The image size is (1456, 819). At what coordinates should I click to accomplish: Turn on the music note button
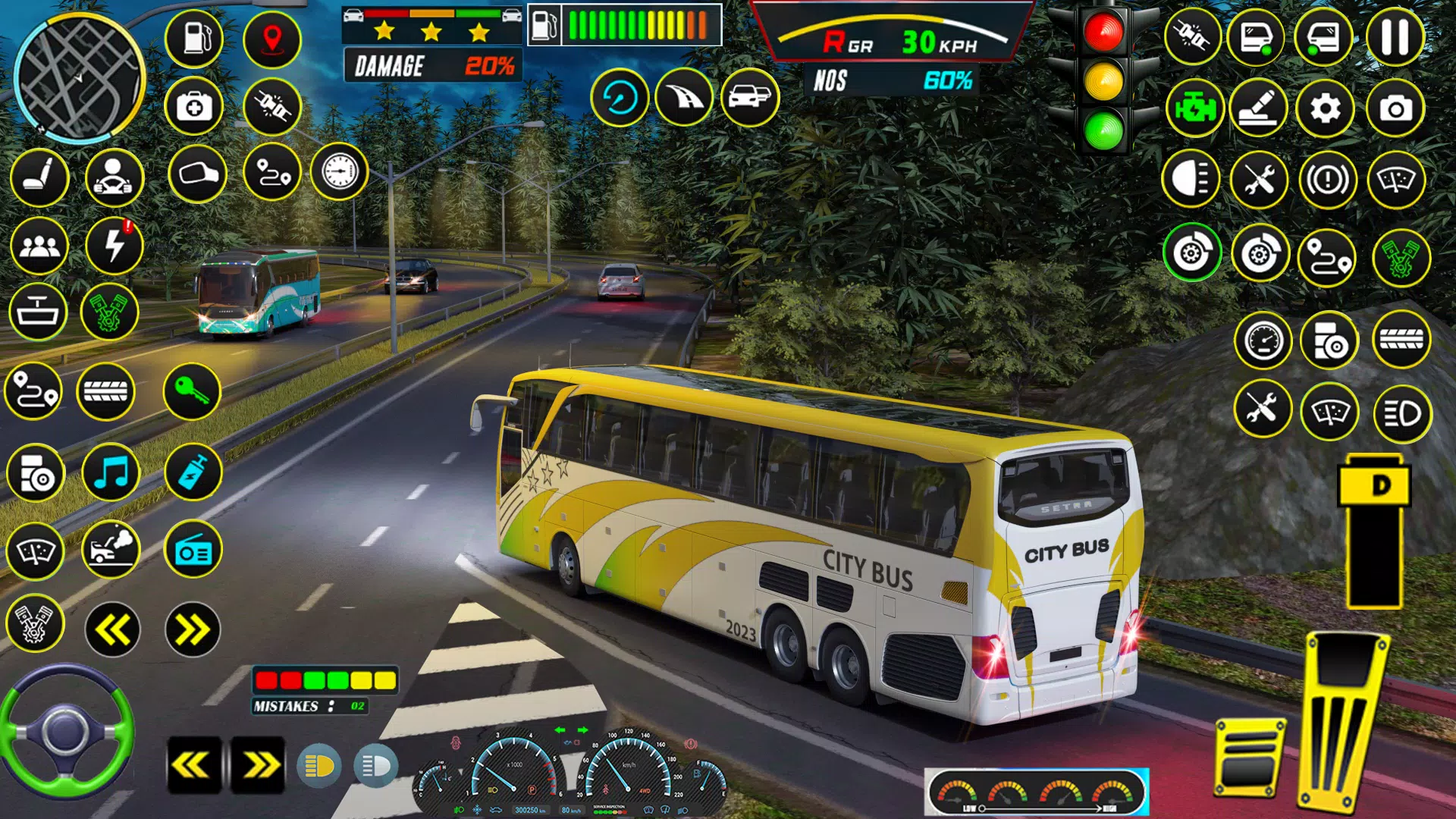(111, 474)
